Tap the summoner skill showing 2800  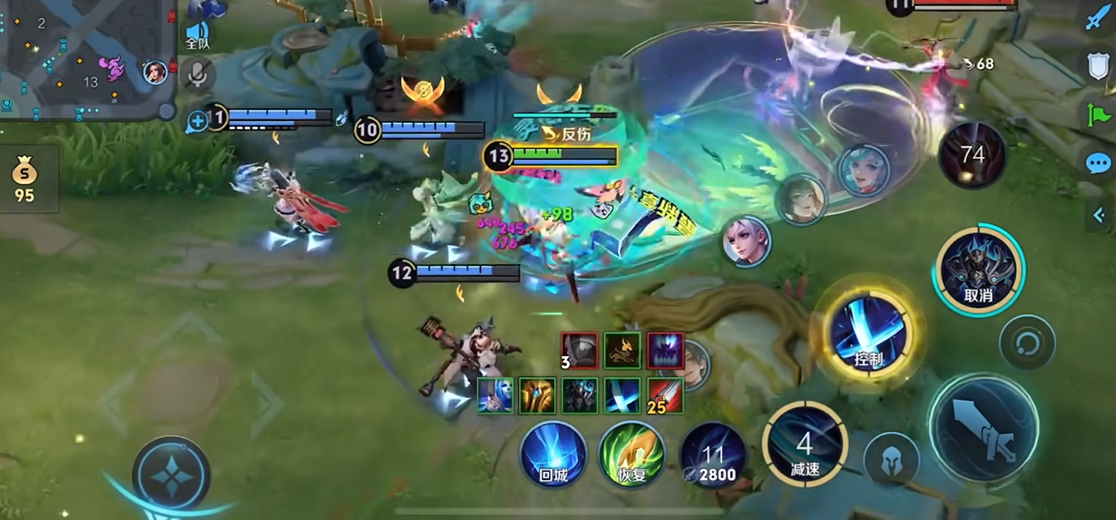coord(712,457)
